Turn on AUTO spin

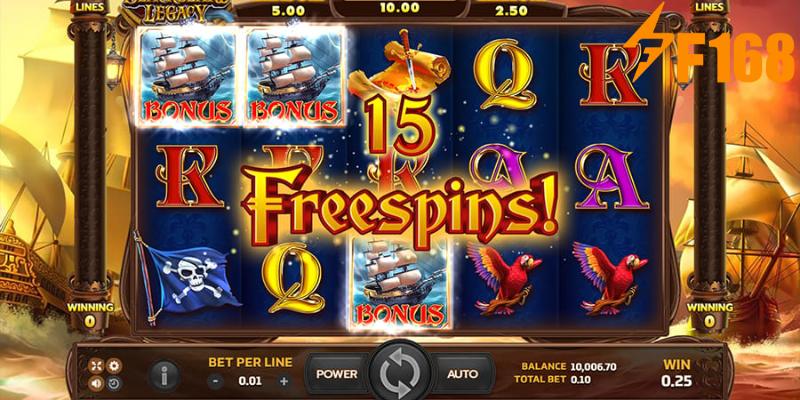click(462, 374)
